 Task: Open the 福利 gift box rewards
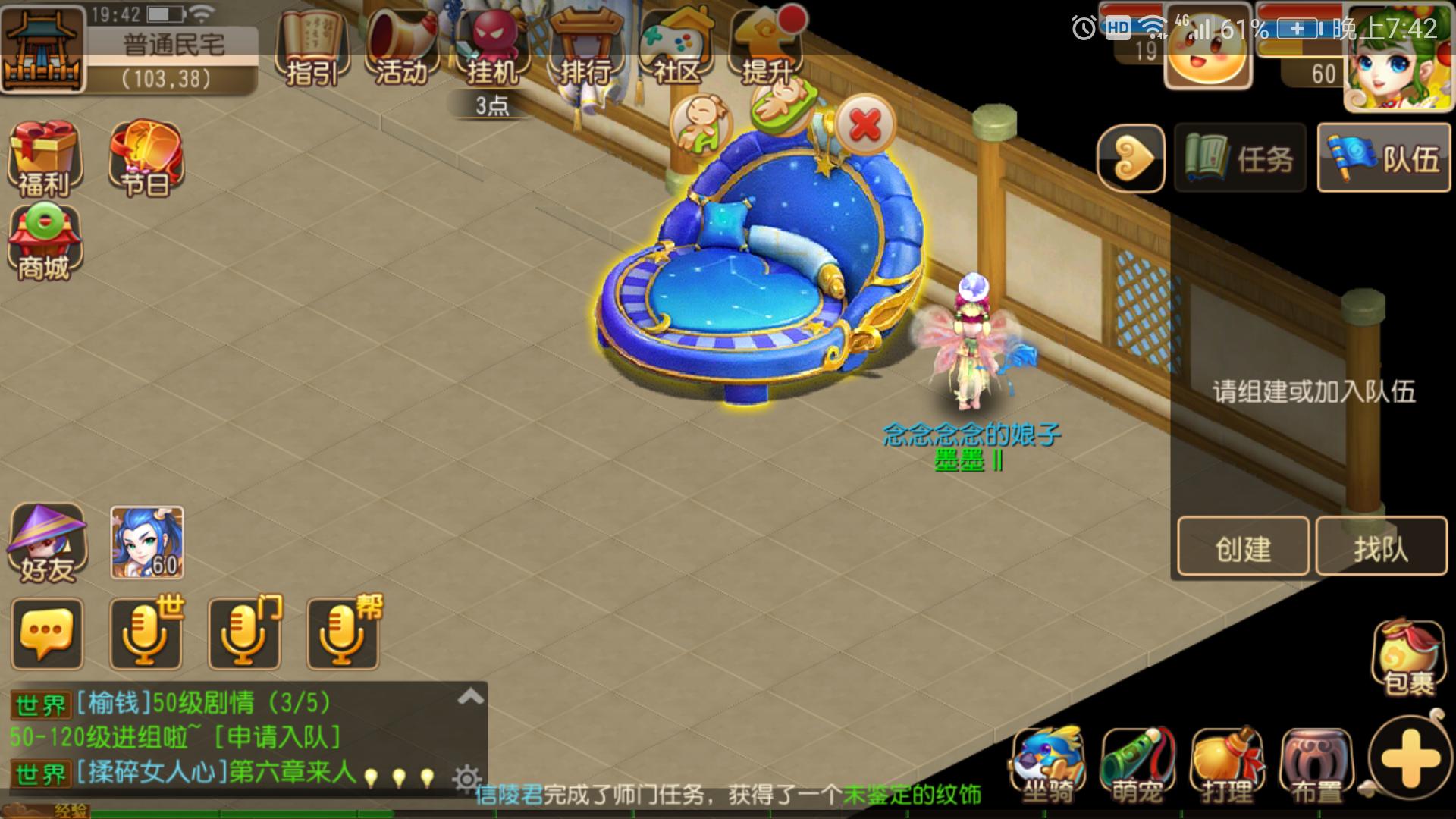point(43,158)
